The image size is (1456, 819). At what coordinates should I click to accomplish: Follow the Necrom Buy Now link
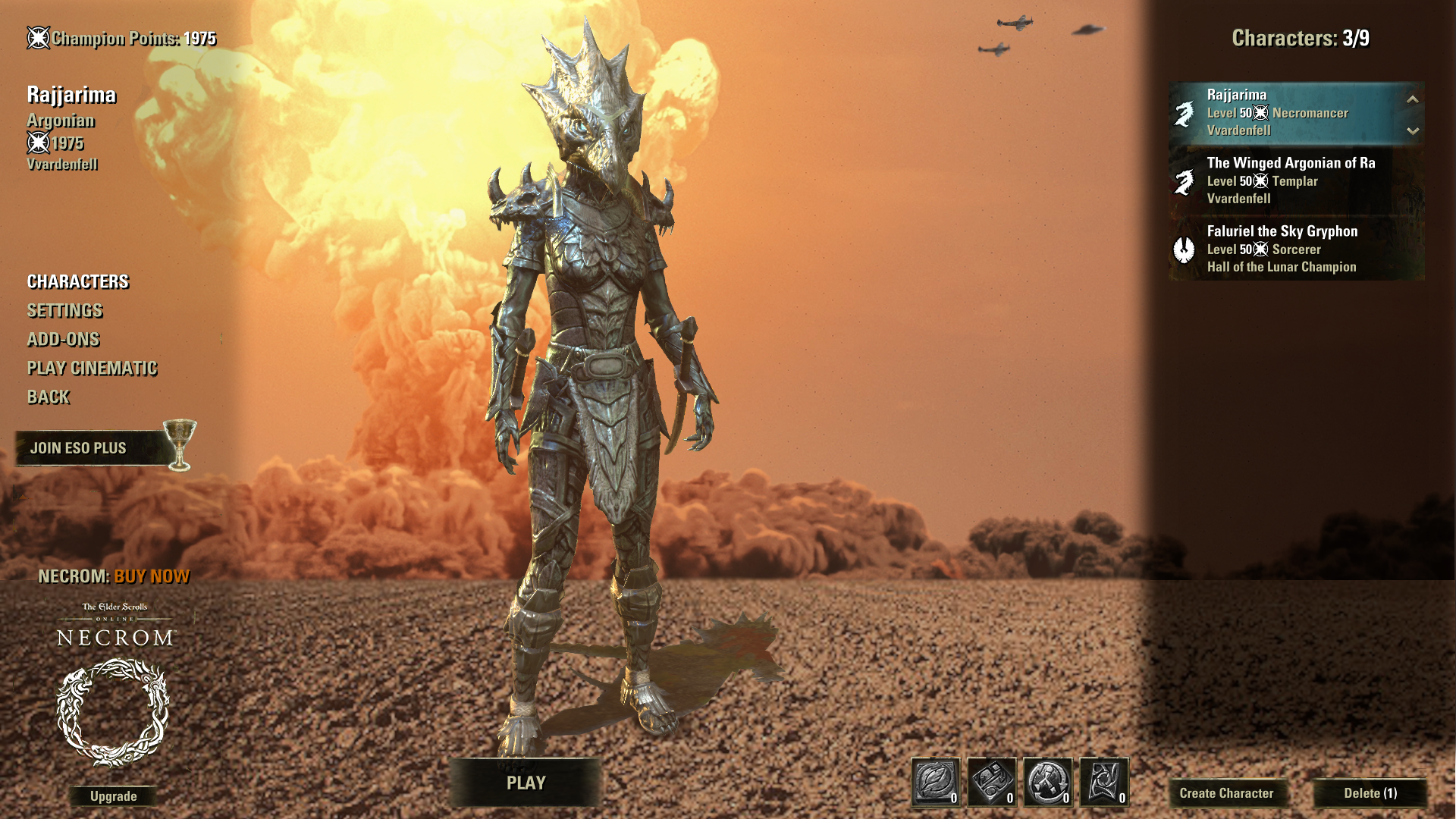pyautogui.click(x=151, y=577)
